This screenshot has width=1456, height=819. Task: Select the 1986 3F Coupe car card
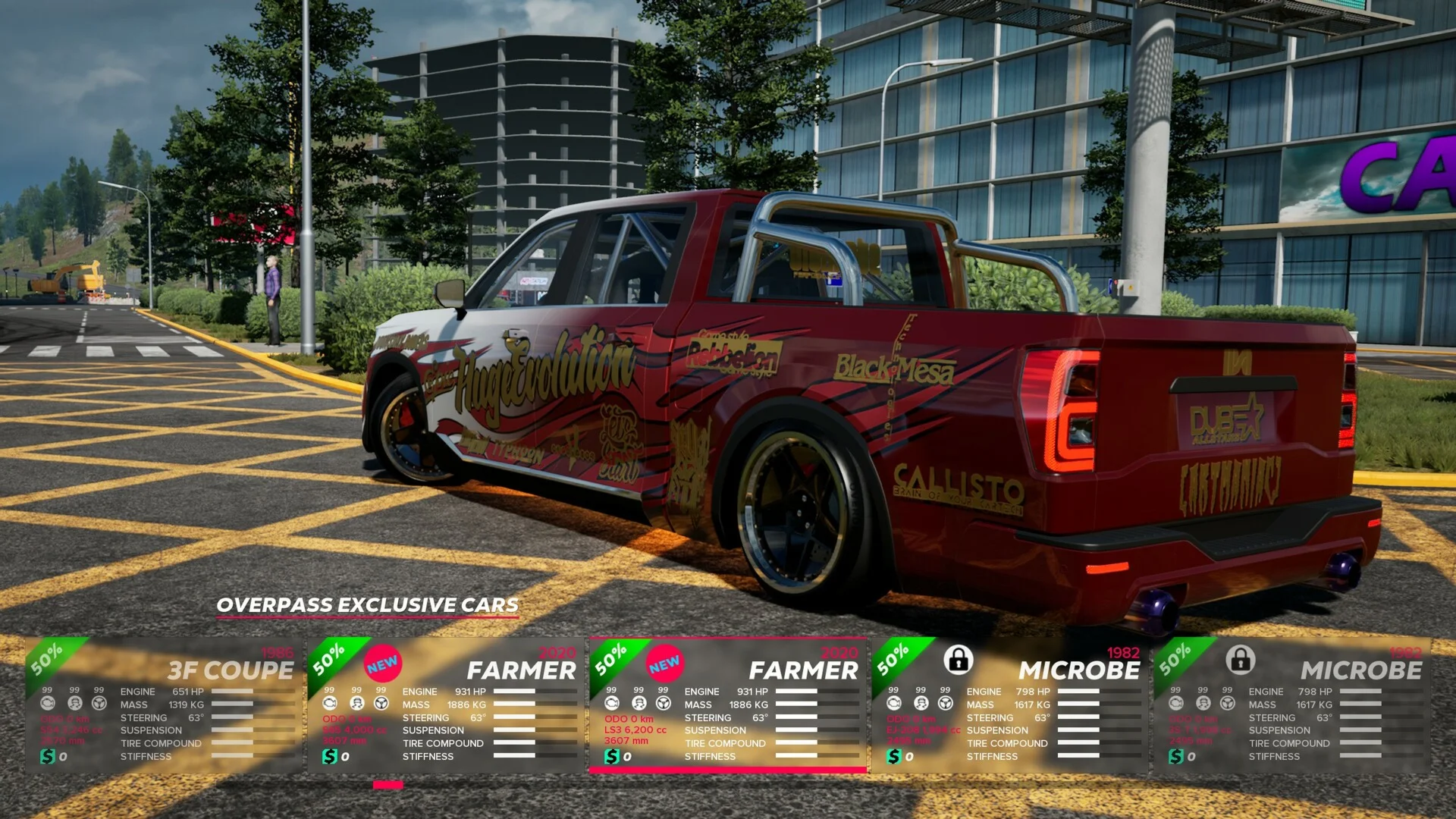164,705
